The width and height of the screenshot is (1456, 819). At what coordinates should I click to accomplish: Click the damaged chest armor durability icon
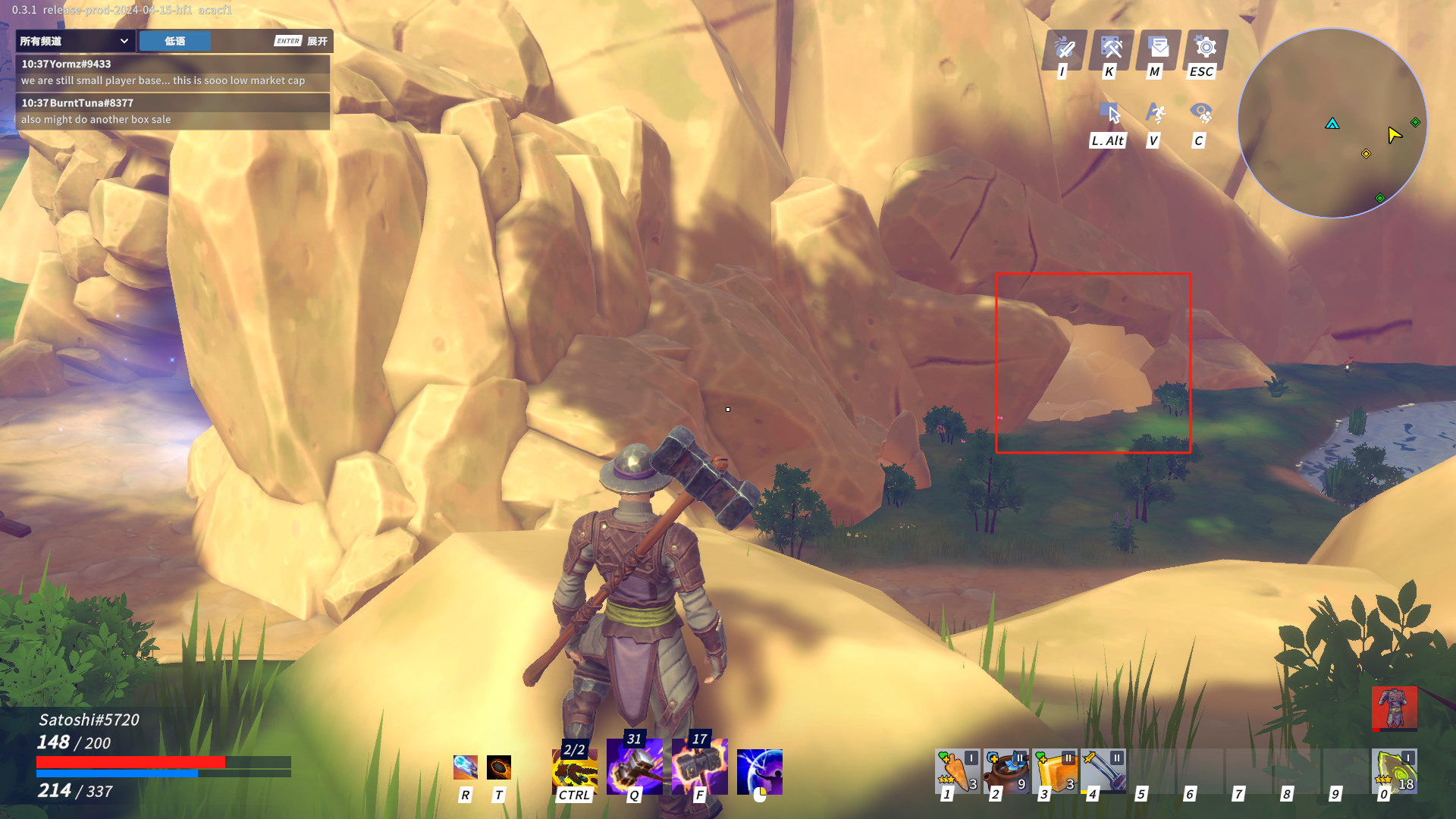click(1394, 708)
